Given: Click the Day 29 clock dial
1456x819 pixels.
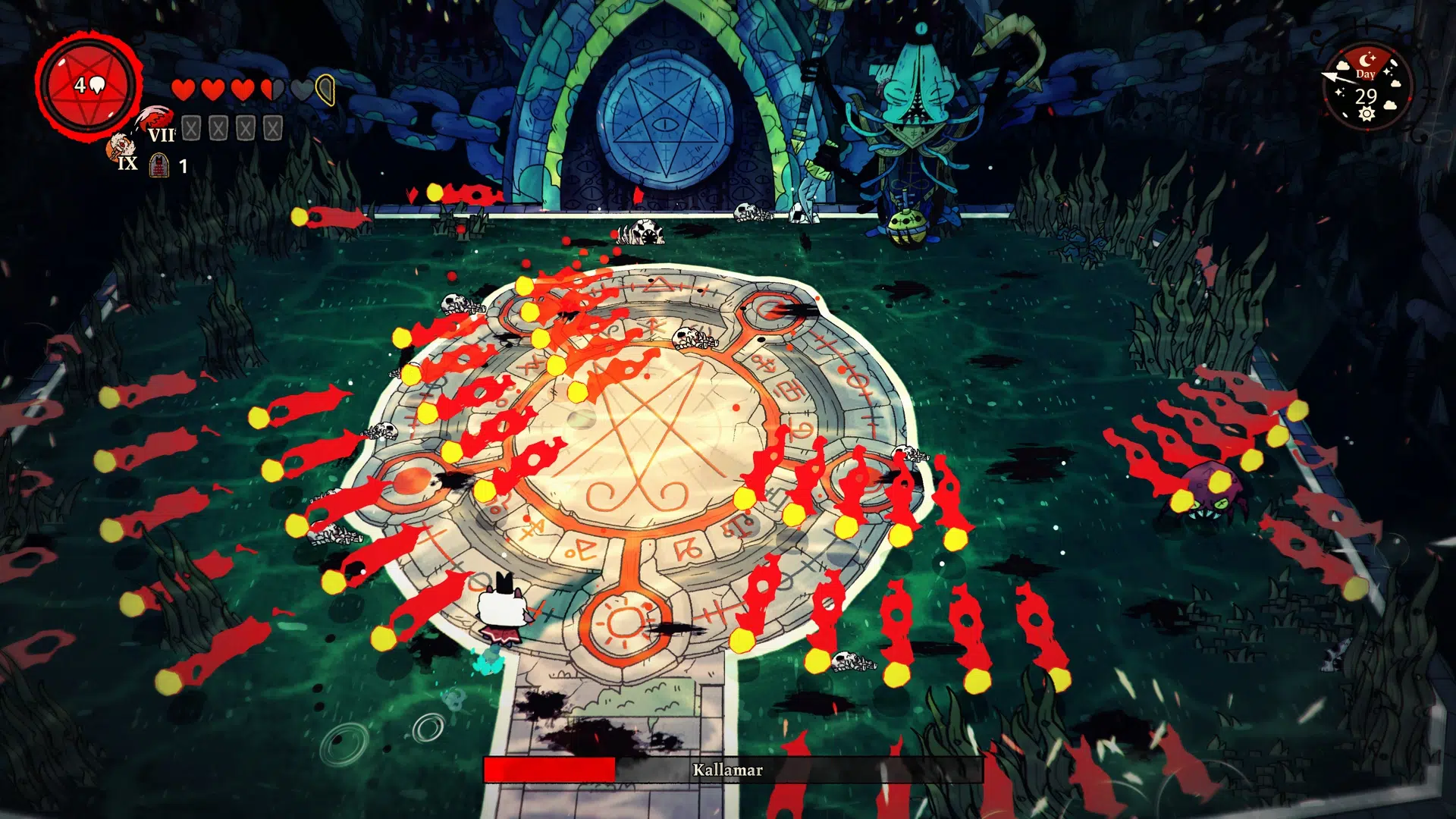Looking at the screenshot, I should 1367,87.
